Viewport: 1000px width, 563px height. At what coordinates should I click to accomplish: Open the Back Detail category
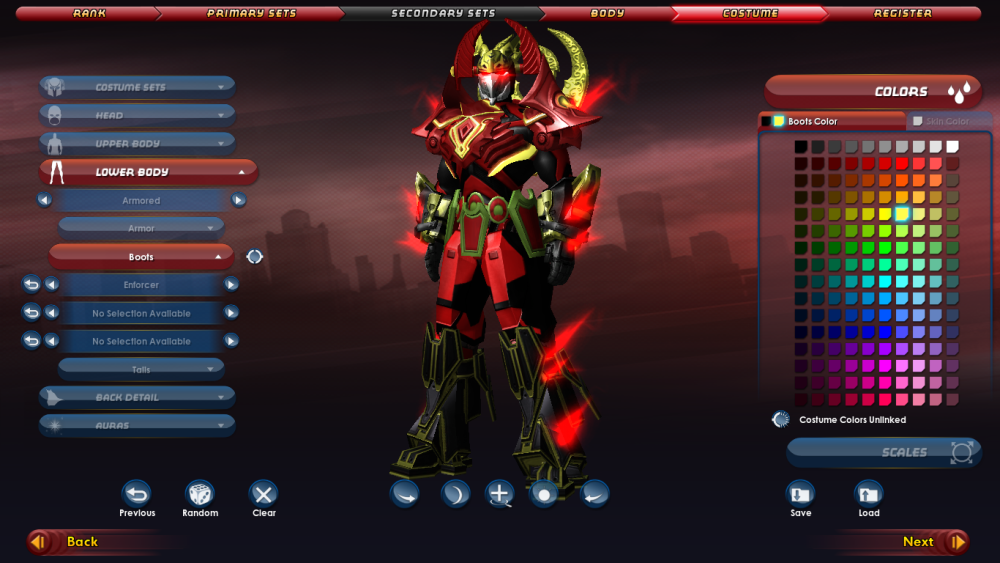coord(138,398)
